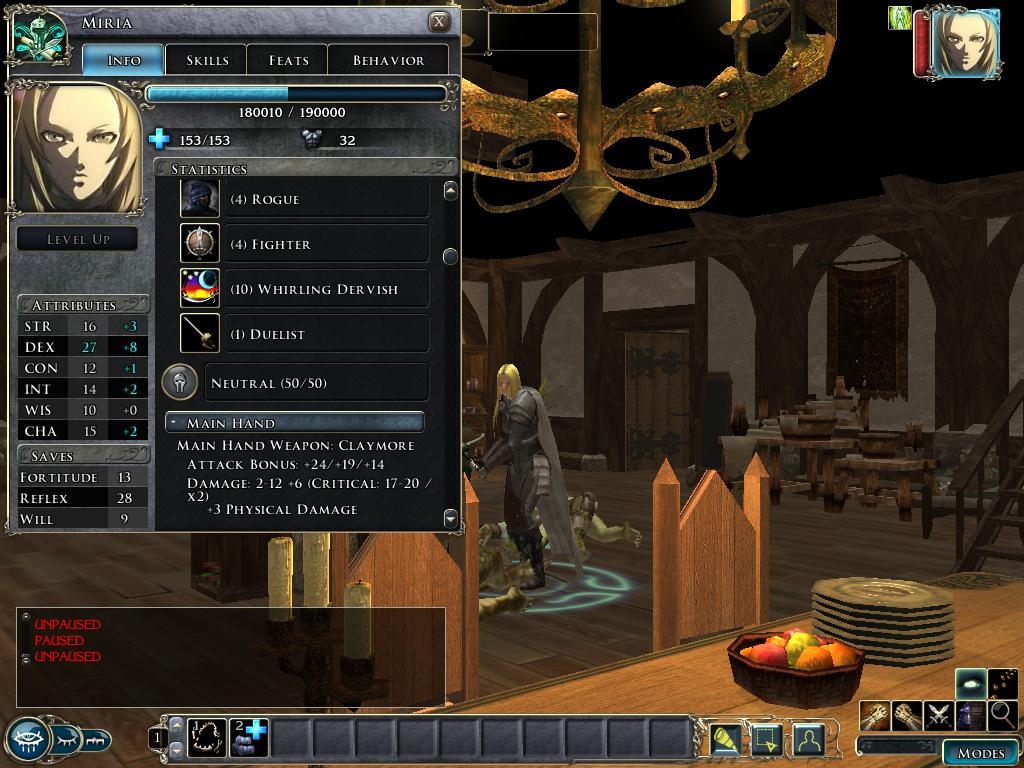This screenshot has width=1024, height=768.
Task: Collapse the Main Hand section
Action: pos(174,423)
